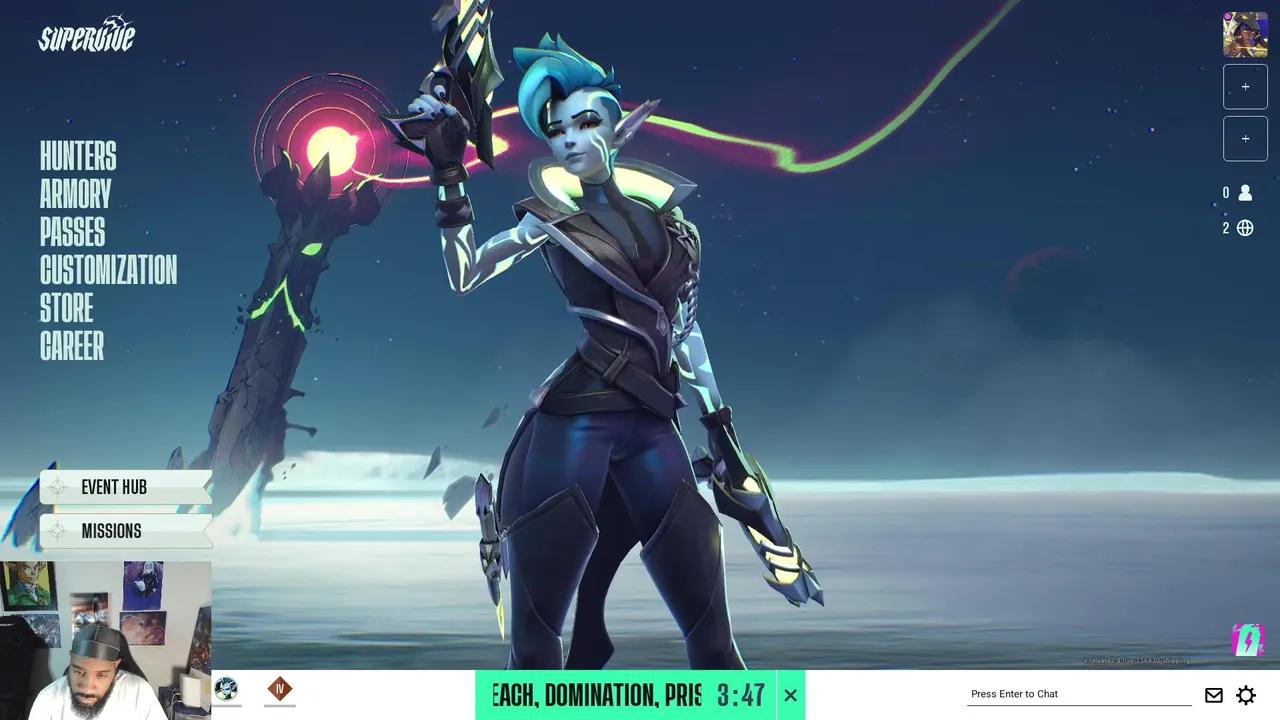Click the first plus slot to invite teammate
Screen dimensions: 1280x720
[1245, 86]
